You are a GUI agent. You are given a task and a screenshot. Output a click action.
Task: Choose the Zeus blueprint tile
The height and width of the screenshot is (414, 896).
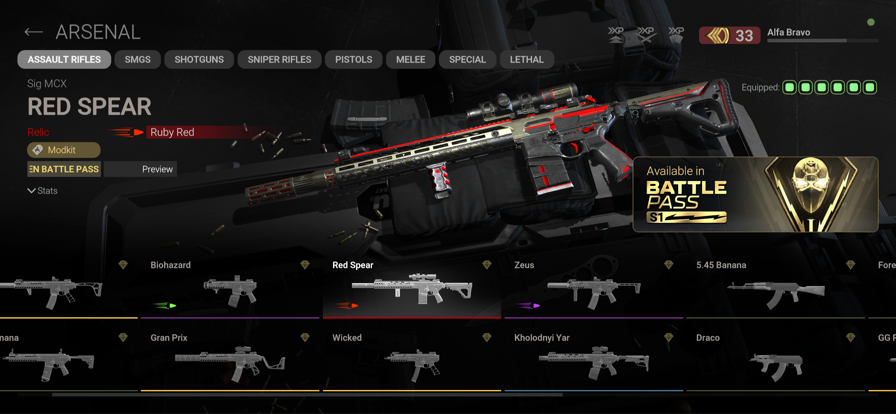(x=594, y=288)
